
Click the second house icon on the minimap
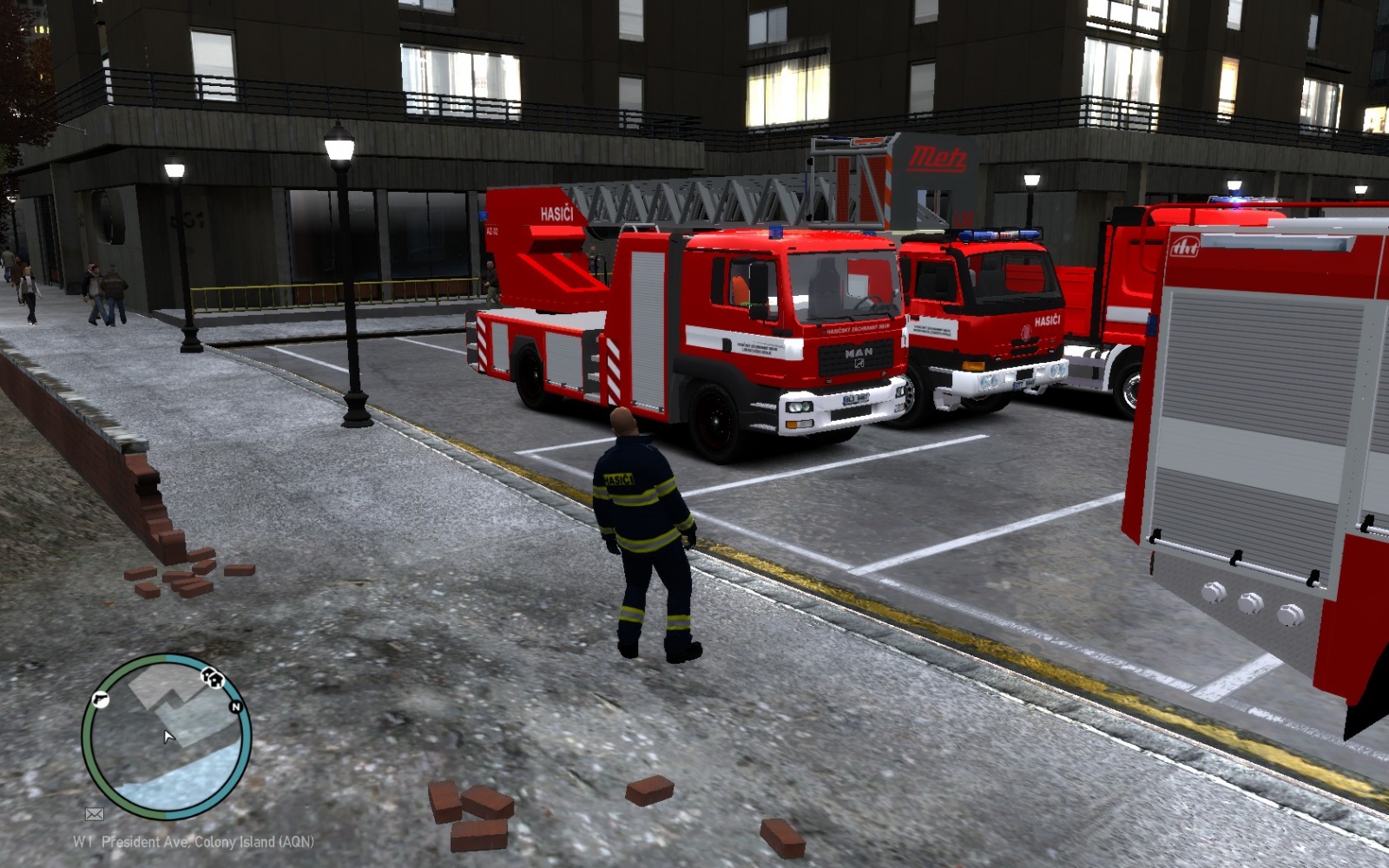click(x=215, y=681)
